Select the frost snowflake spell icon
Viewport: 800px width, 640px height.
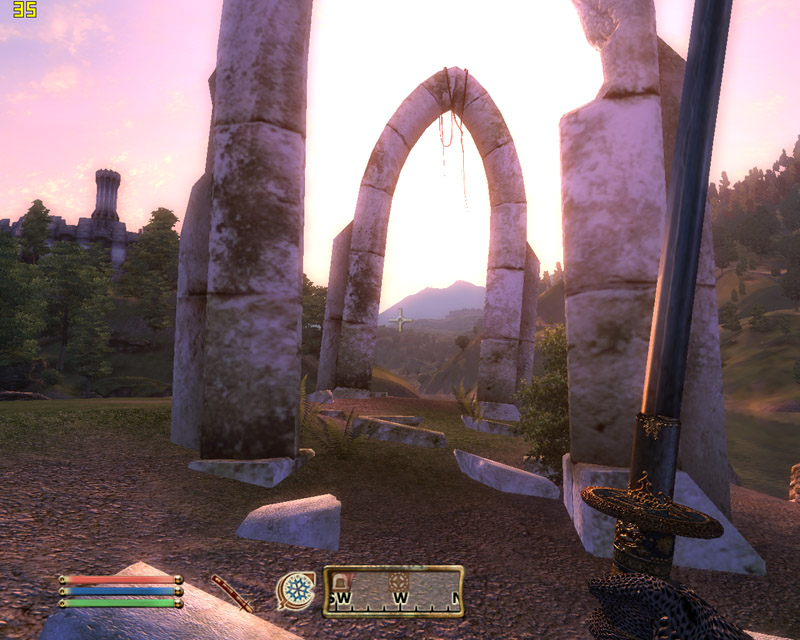coord(295,590)
